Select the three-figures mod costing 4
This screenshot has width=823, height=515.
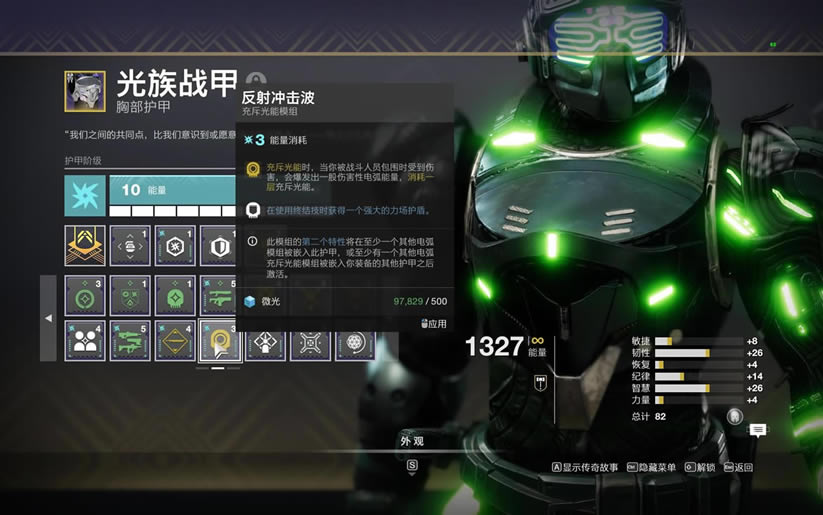(x=85, y=340)
